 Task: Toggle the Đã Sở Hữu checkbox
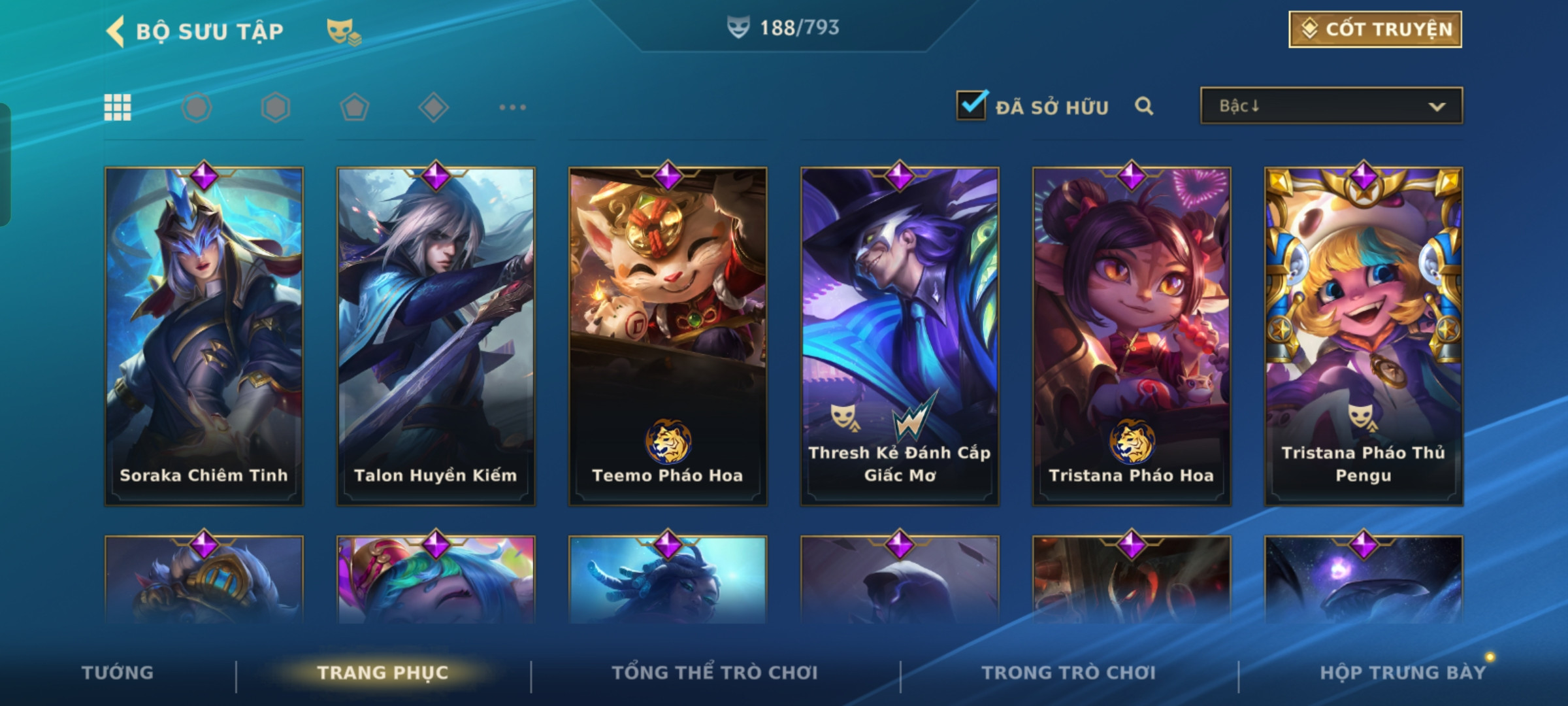pos(971,105)
